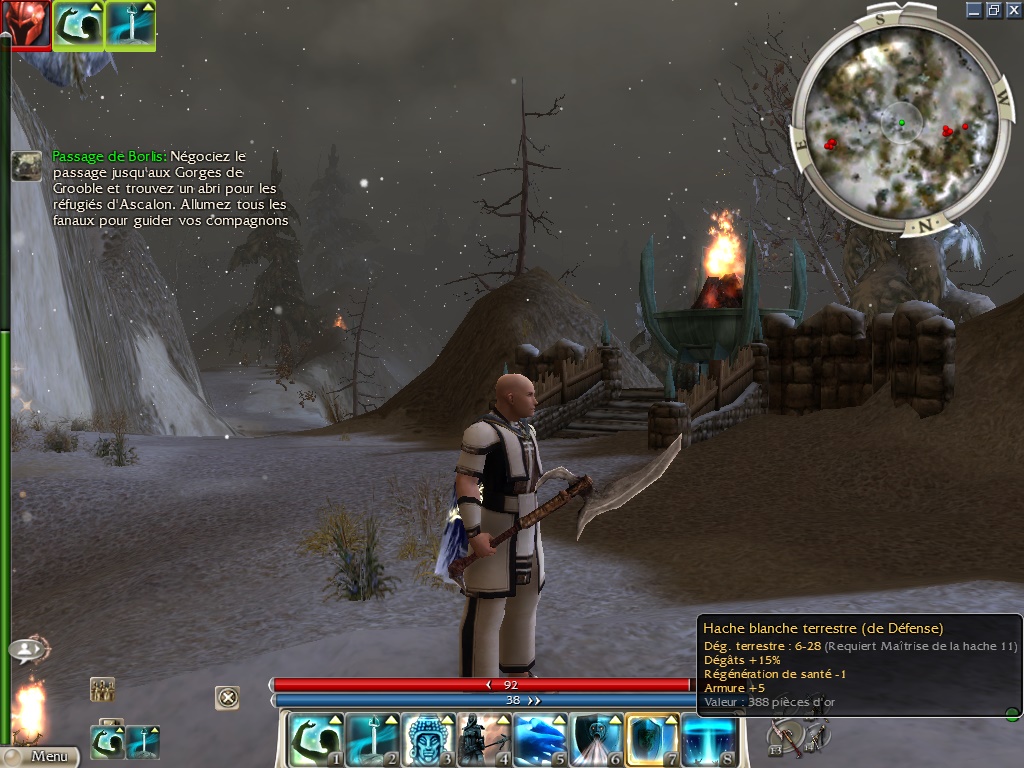Cast the blue light beam skill in slot 8

707,741
